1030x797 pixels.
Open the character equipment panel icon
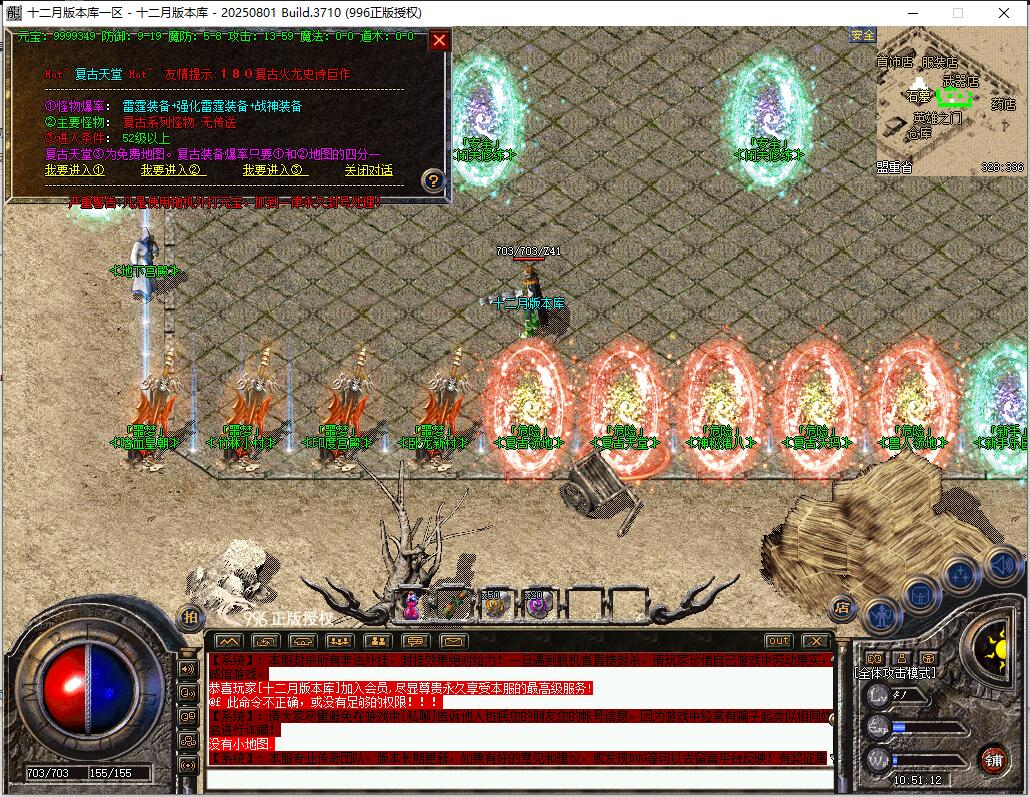tap(882, 615)
